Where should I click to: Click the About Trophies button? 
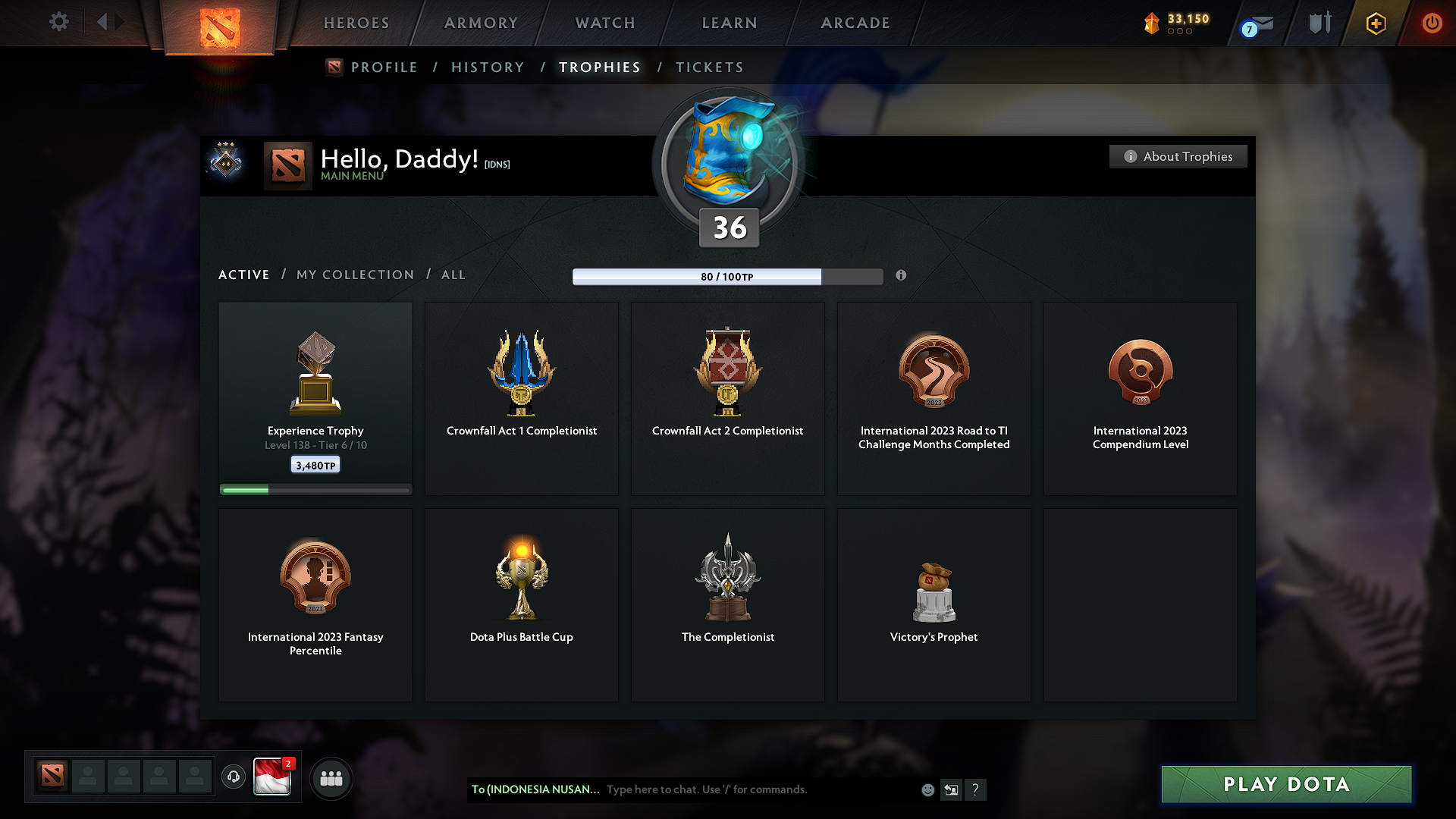(x=1178, y=156)
